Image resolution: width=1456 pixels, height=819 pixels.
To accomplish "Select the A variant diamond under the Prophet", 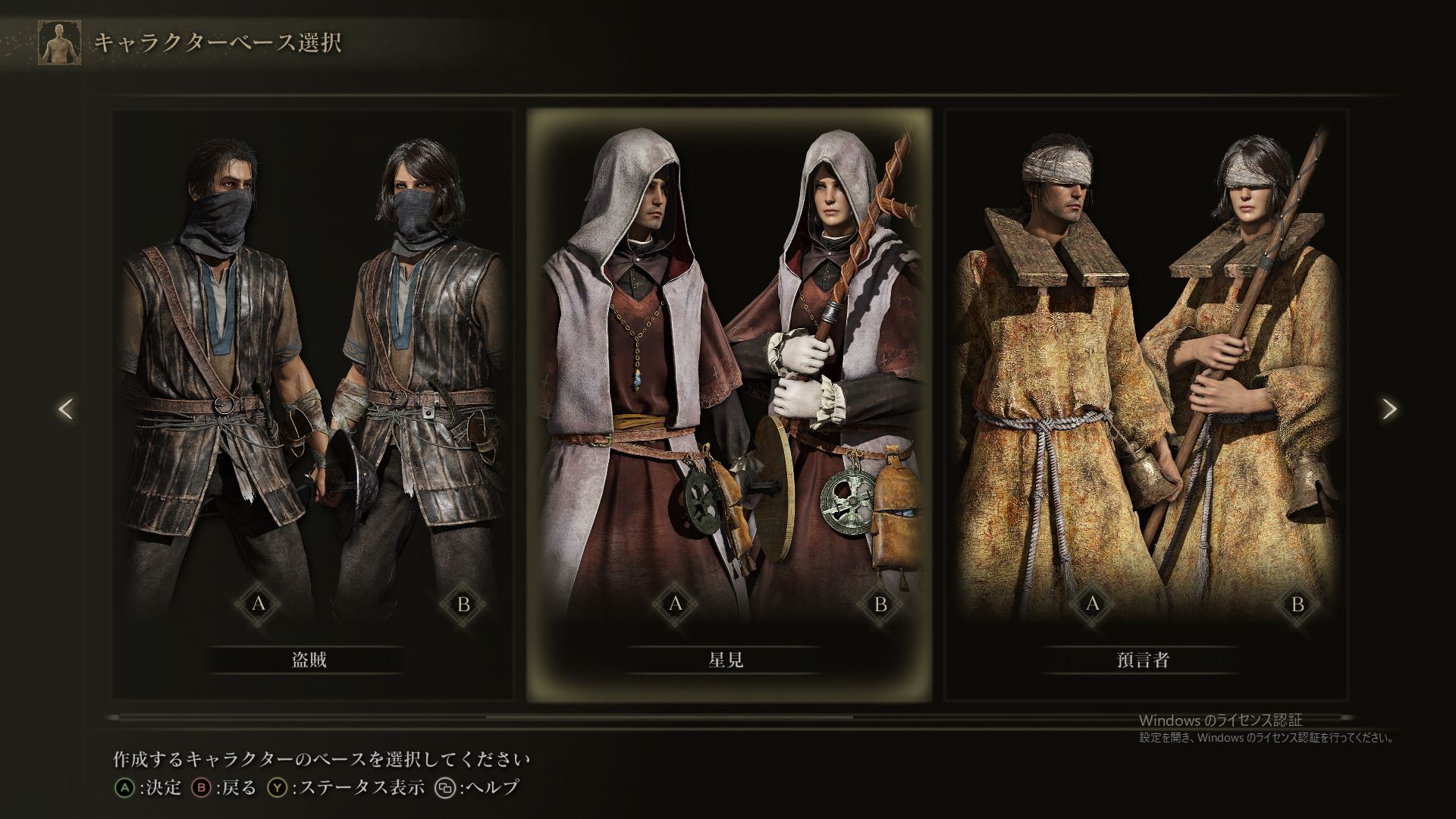I will coord(1092,605).
